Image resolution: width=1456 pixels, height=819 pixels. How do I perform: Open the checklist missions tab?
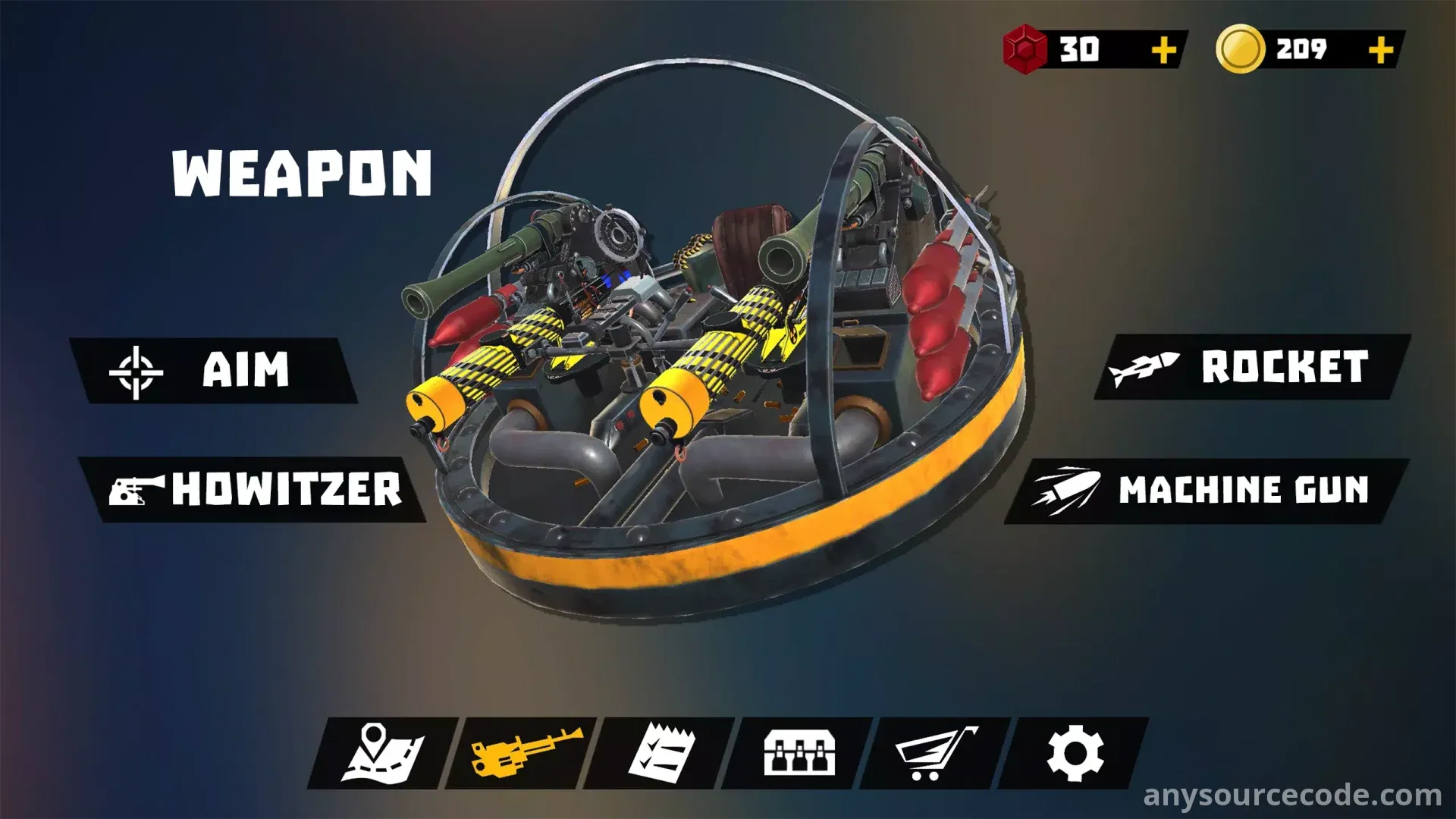pos(660,753)
